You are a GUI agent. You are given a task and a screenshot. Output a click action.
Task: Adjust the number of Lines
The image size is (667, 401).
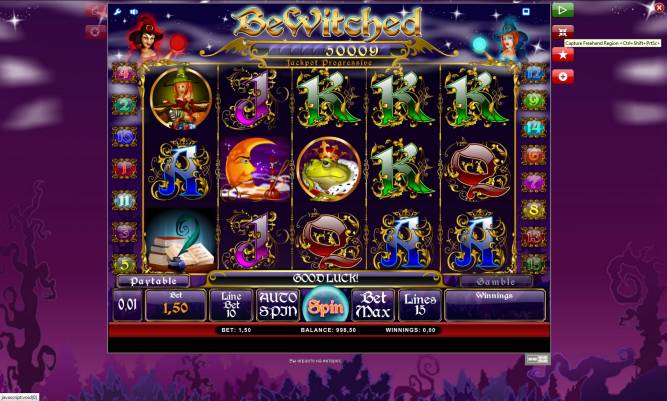[x=419, y=305]
